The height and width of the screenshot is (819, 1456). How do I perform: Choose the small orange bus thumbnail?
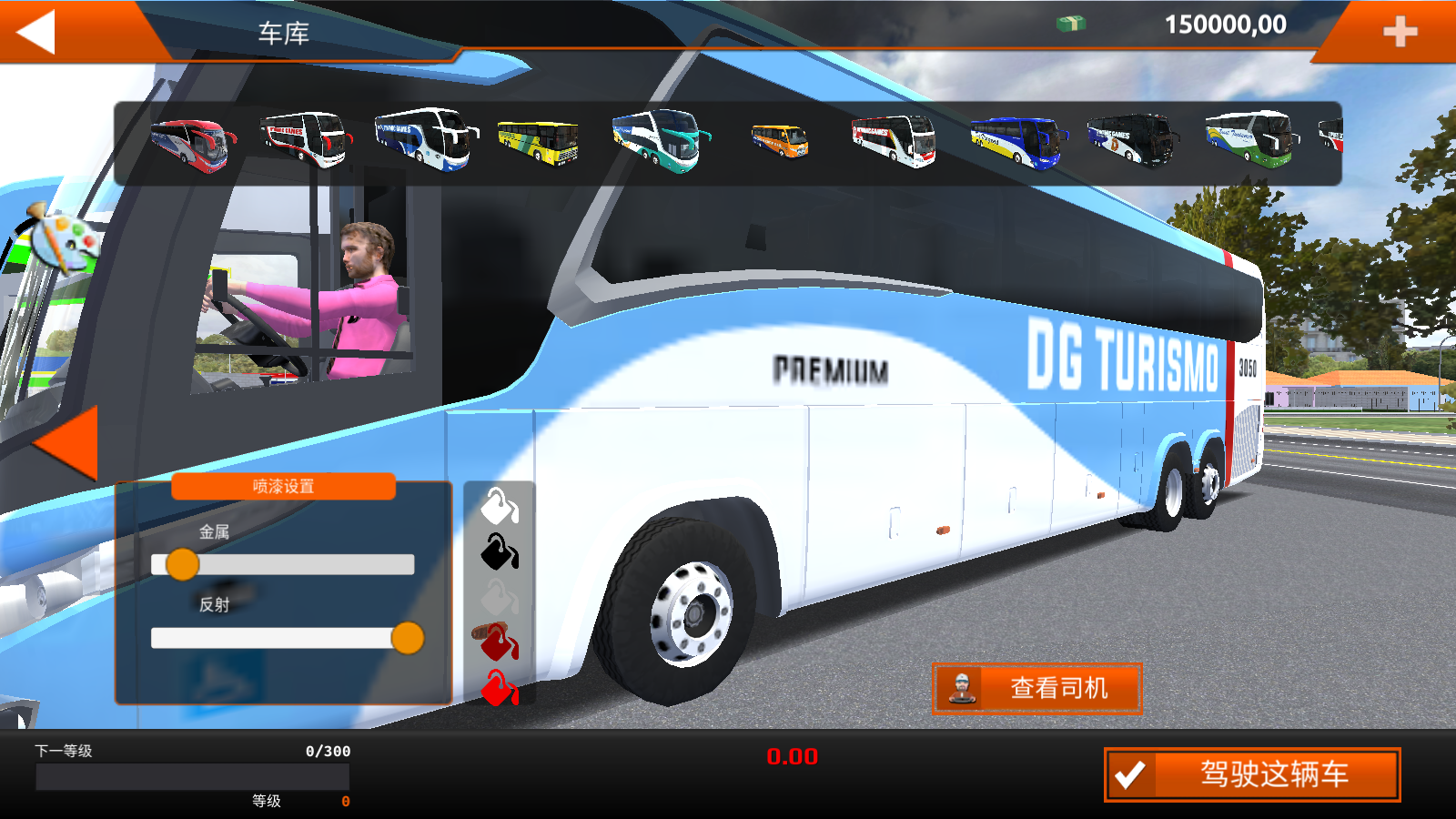(x=780, y=141)
